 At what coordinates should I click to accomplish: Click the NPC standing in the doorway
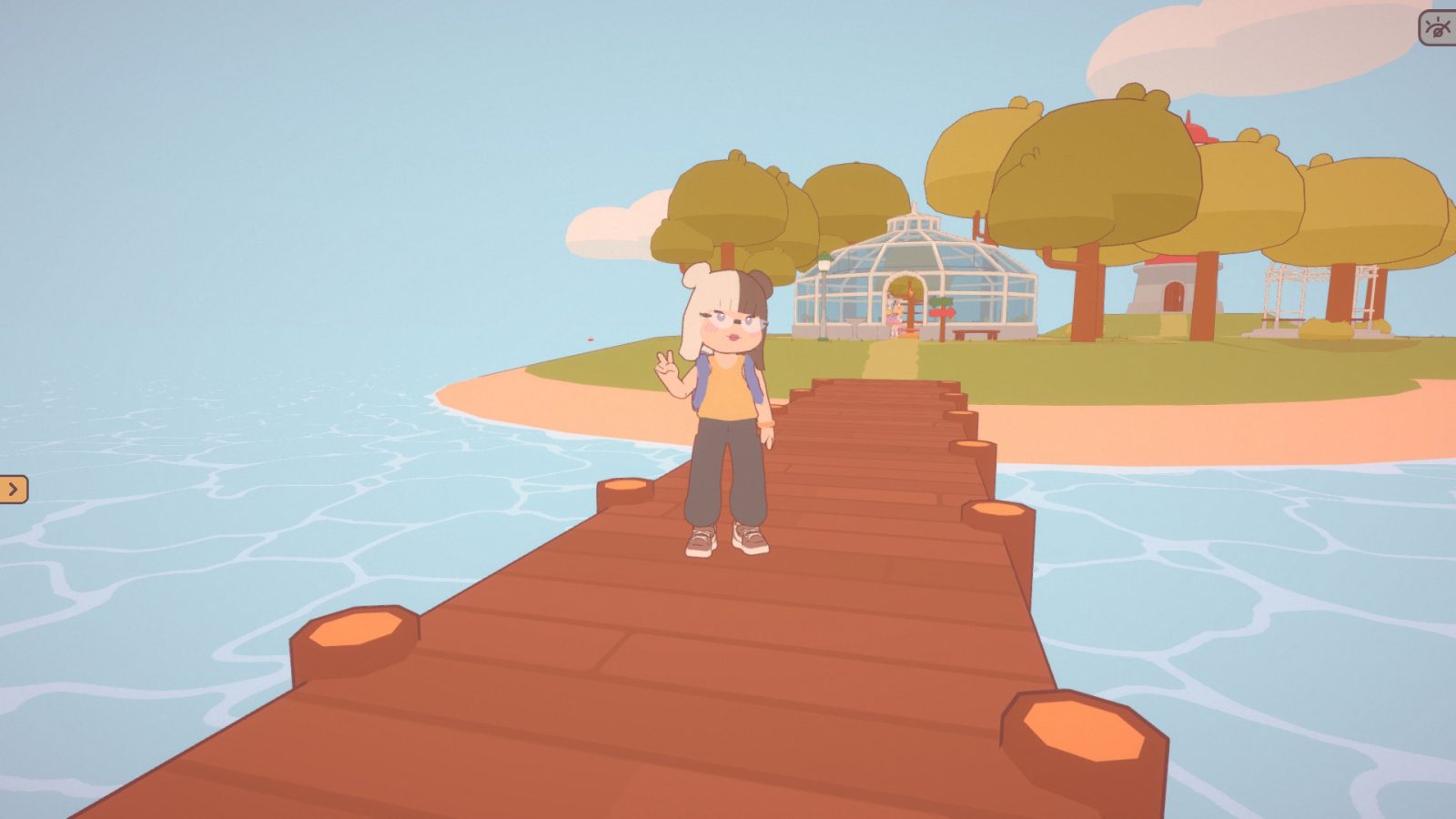[x=895, y=314]
